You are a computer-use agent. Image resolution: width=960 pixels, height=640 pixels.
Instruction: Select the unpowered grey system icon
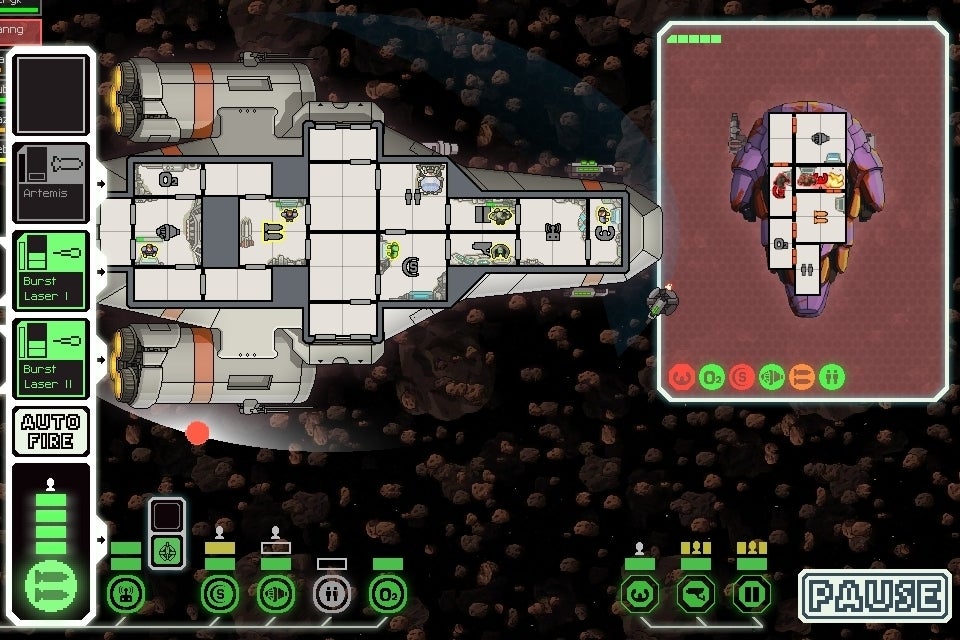tap(332, 595)
